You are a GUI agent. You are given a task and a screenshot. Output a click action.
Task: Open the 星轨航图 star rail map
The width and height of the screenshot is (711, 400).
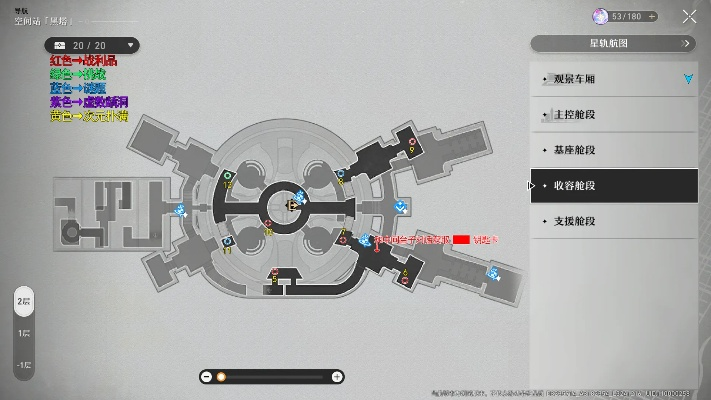point(612,44)
